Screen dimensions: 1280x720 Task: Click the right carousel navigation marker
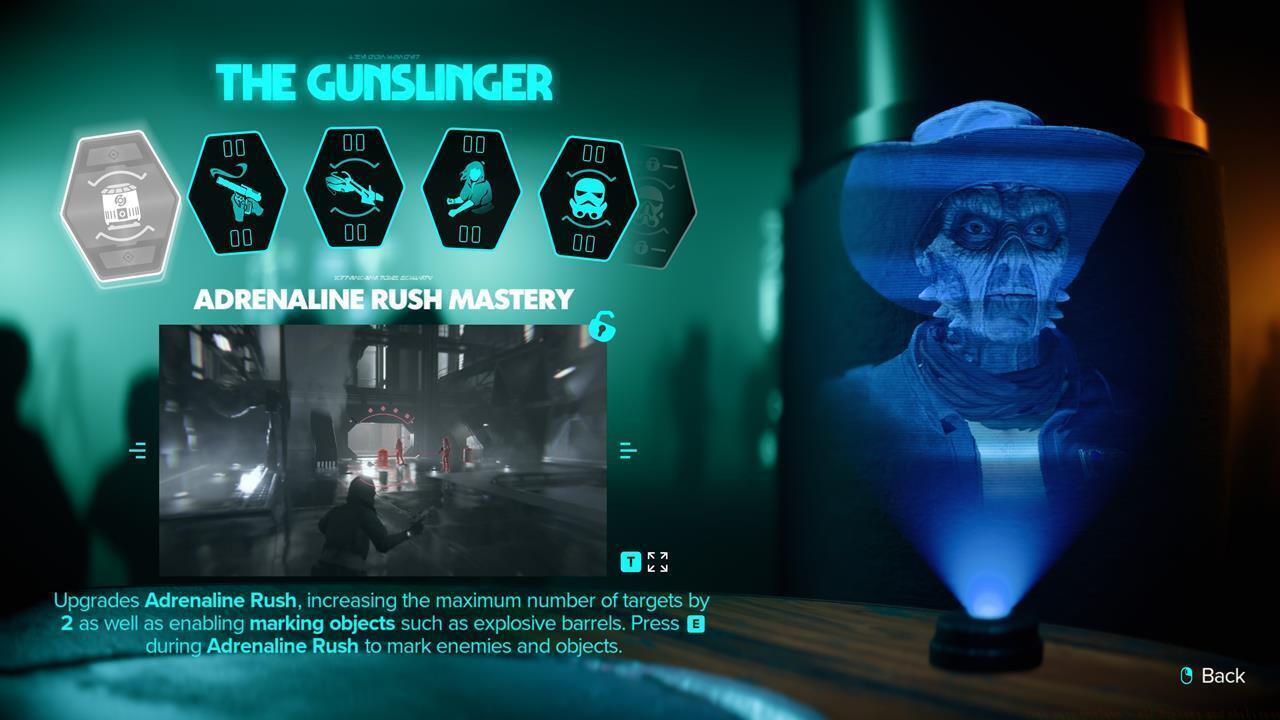point(629,450)
